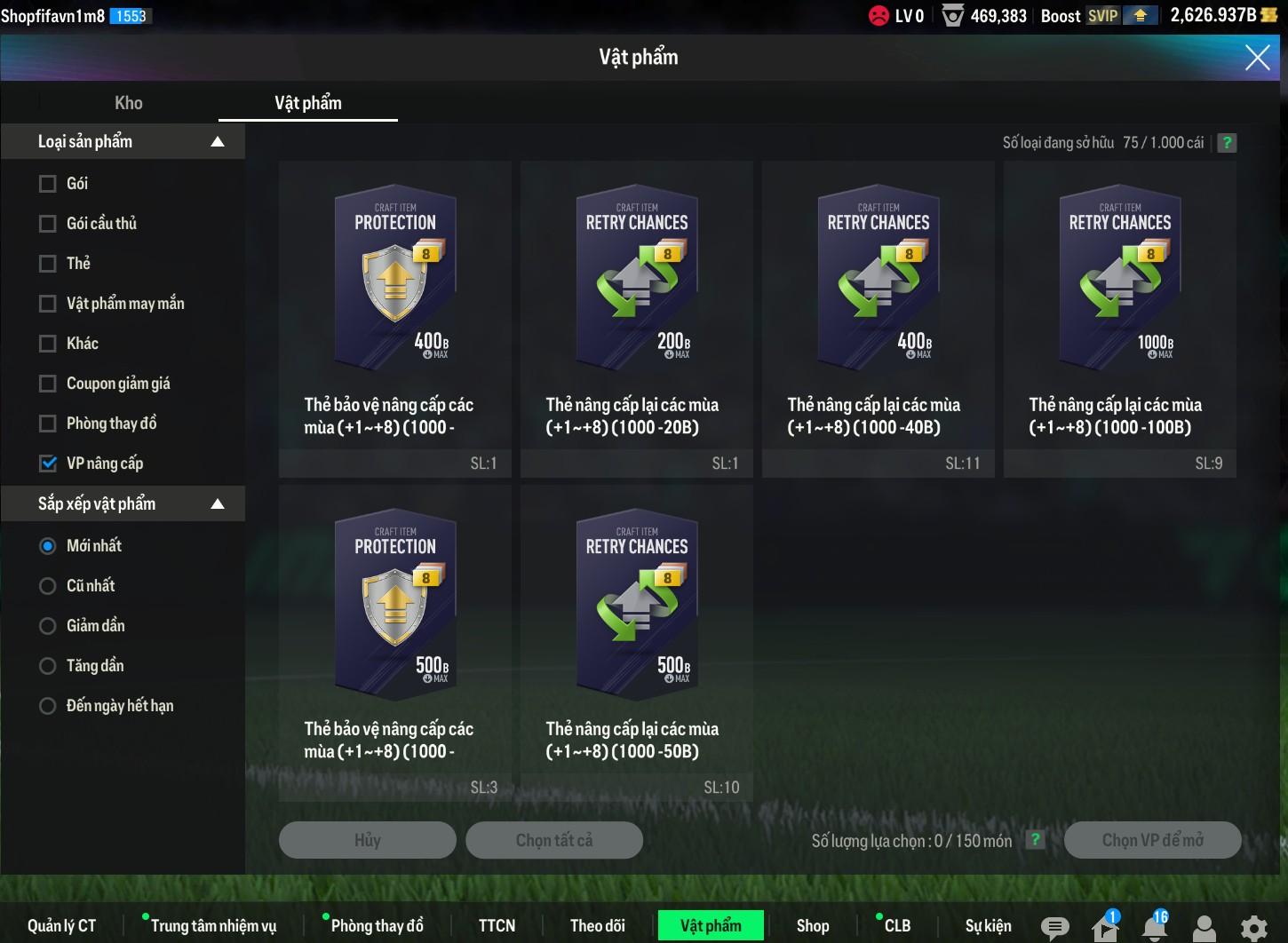
Task: Pick the 1000B Retry Chances card
Action: (x=1120, y=306)
